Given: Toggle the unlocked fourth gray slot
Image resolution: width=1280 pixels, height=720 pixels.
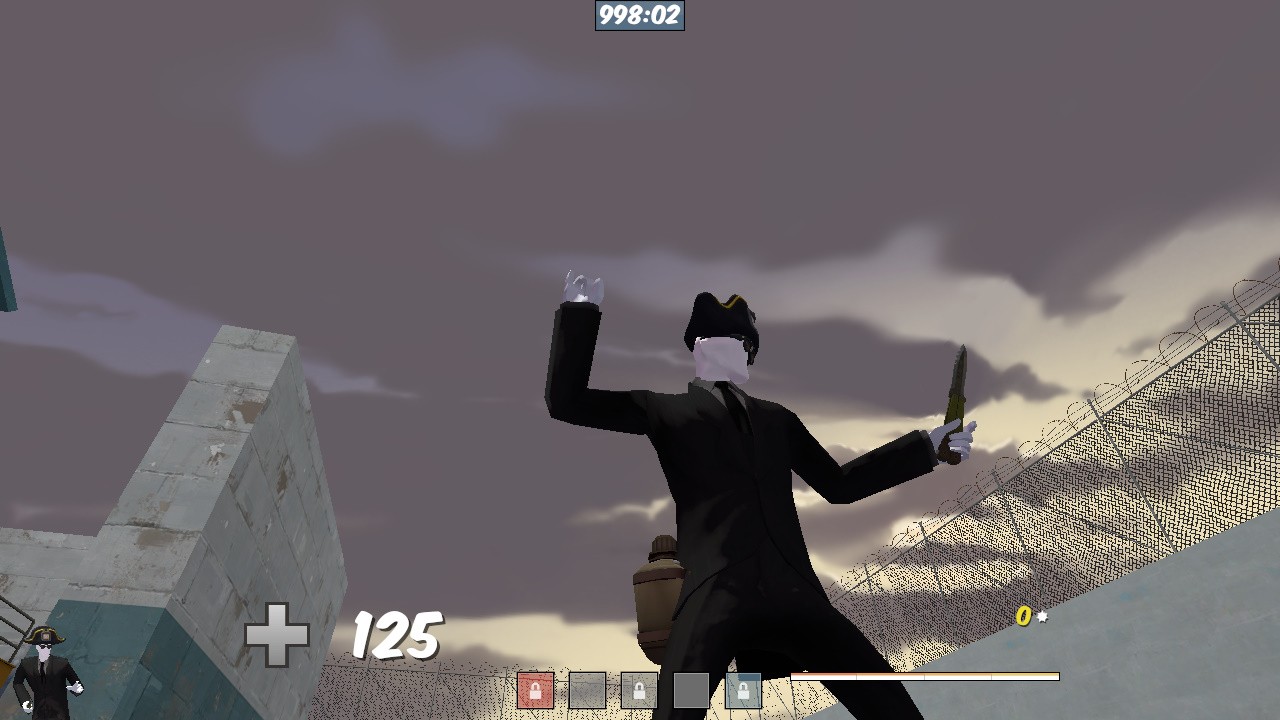Looking at the screenshot, I should pos(690,690).
